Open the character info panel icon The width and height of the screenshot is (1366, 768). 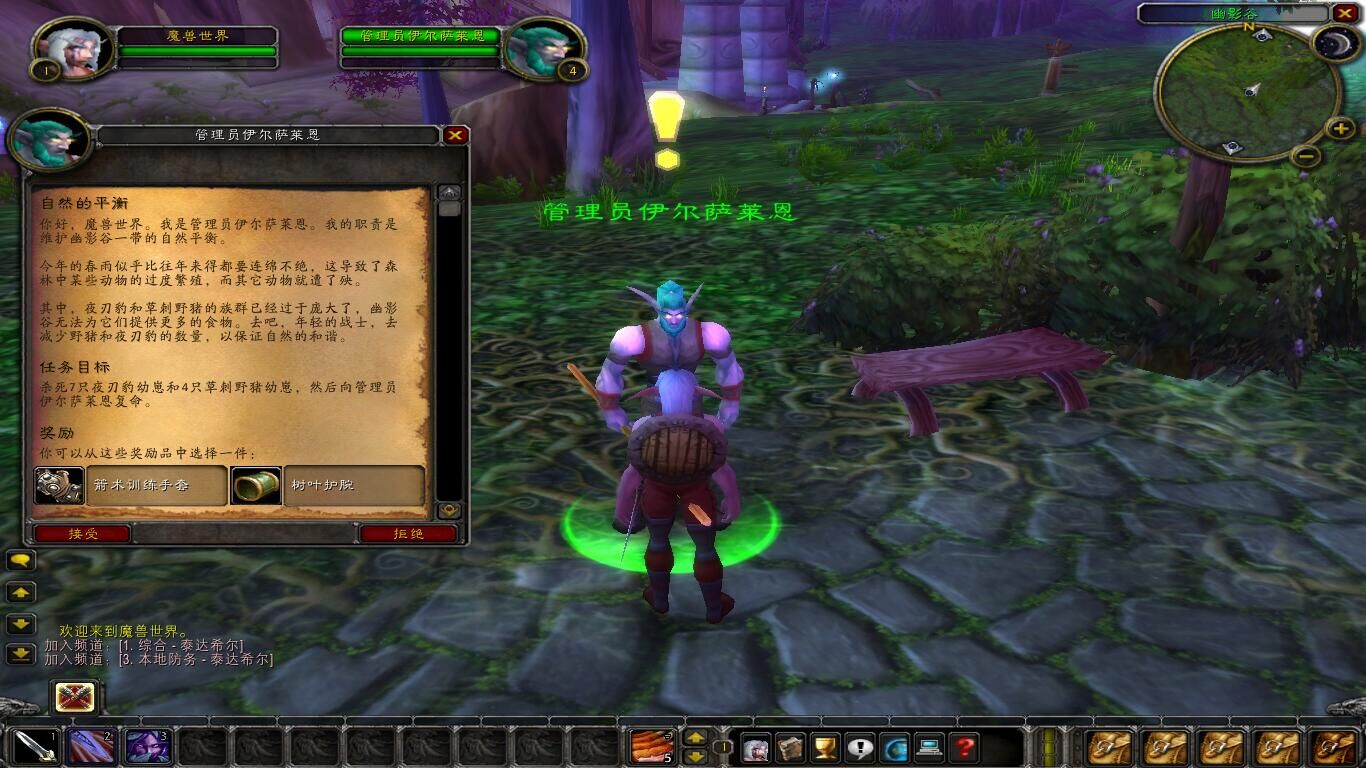(756, 746)
